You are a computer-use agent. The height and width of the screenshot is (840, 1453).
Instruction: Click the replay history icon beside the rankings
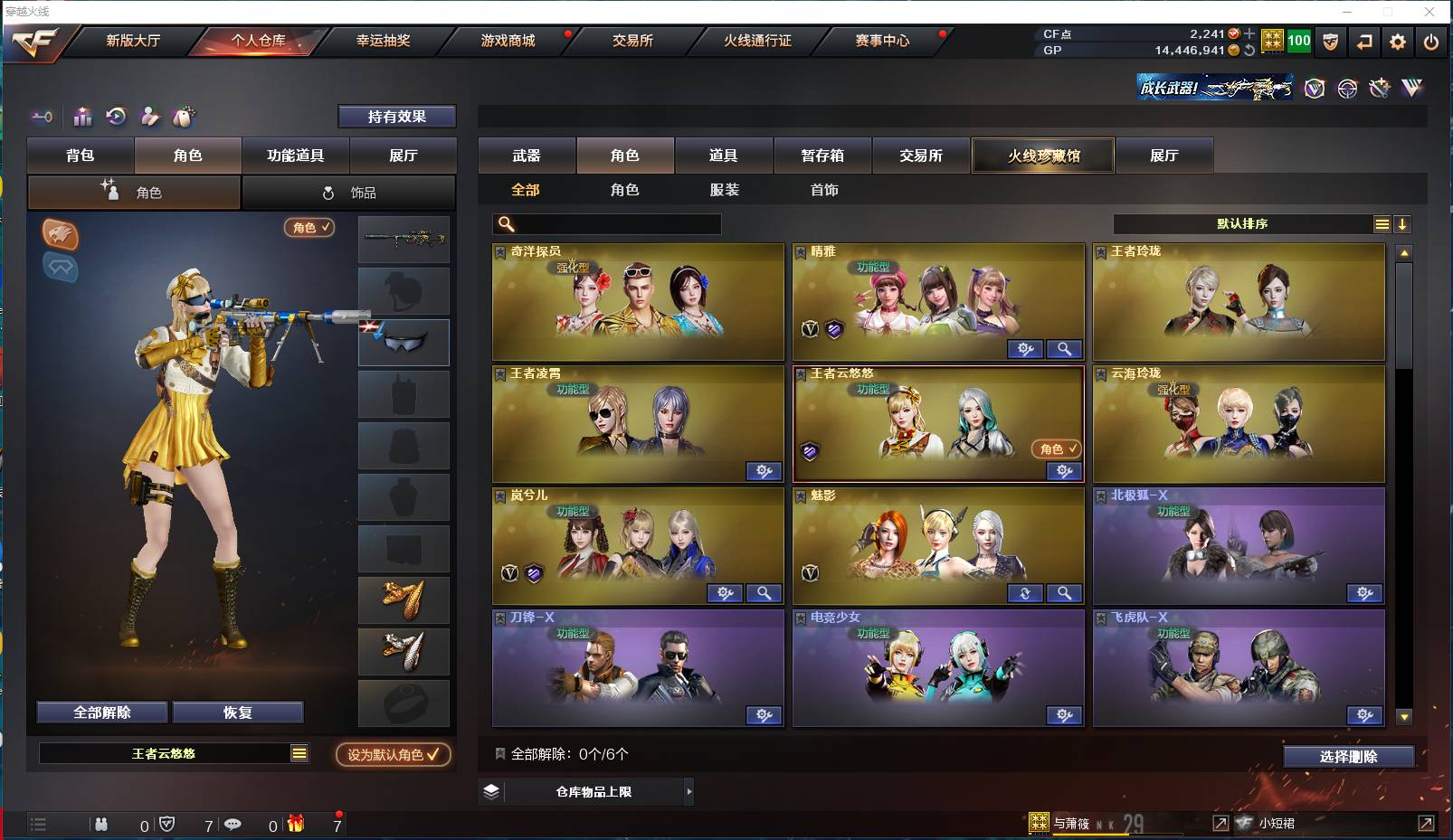pos(115,116)
